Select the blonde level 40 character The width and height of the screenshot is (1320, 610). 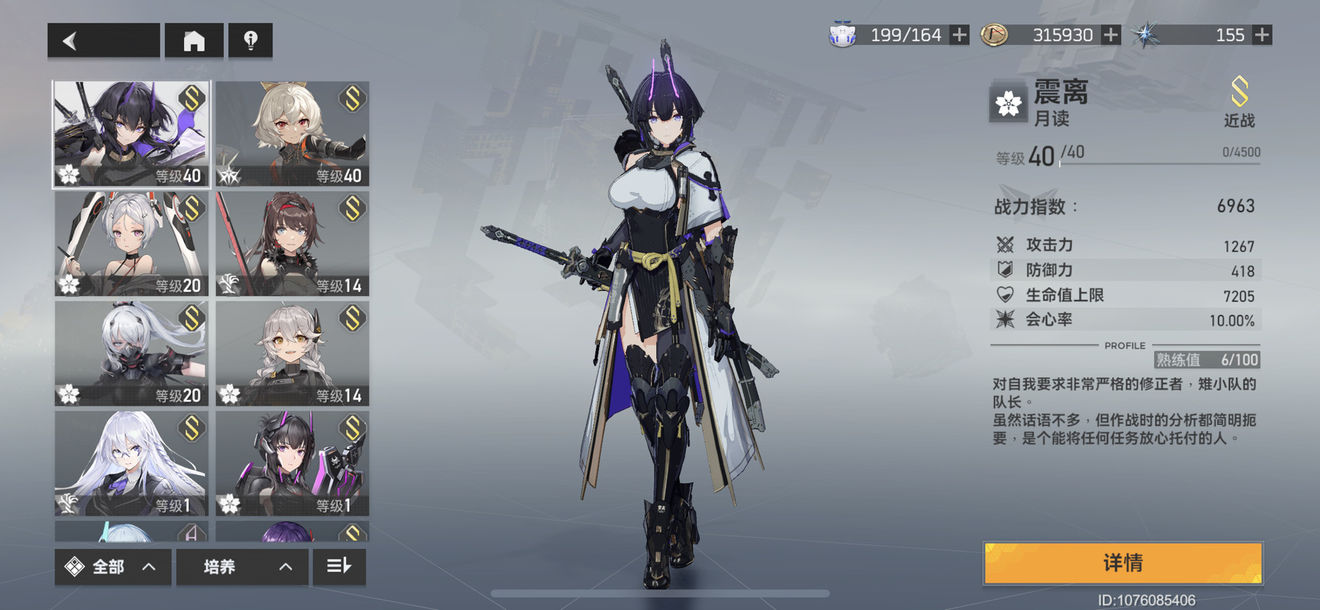pos(292,135)
